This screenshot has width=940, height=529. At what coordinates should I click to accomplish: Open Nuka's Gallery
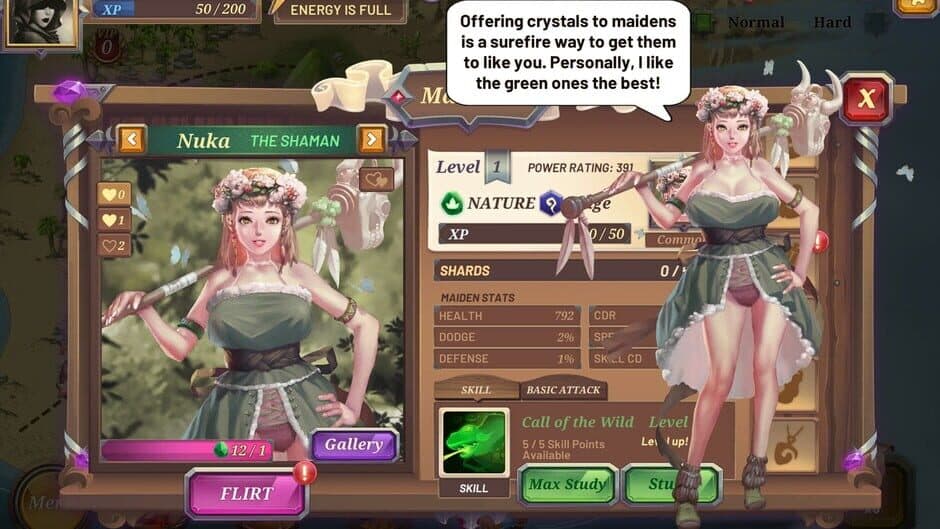(x=354, y=445)
